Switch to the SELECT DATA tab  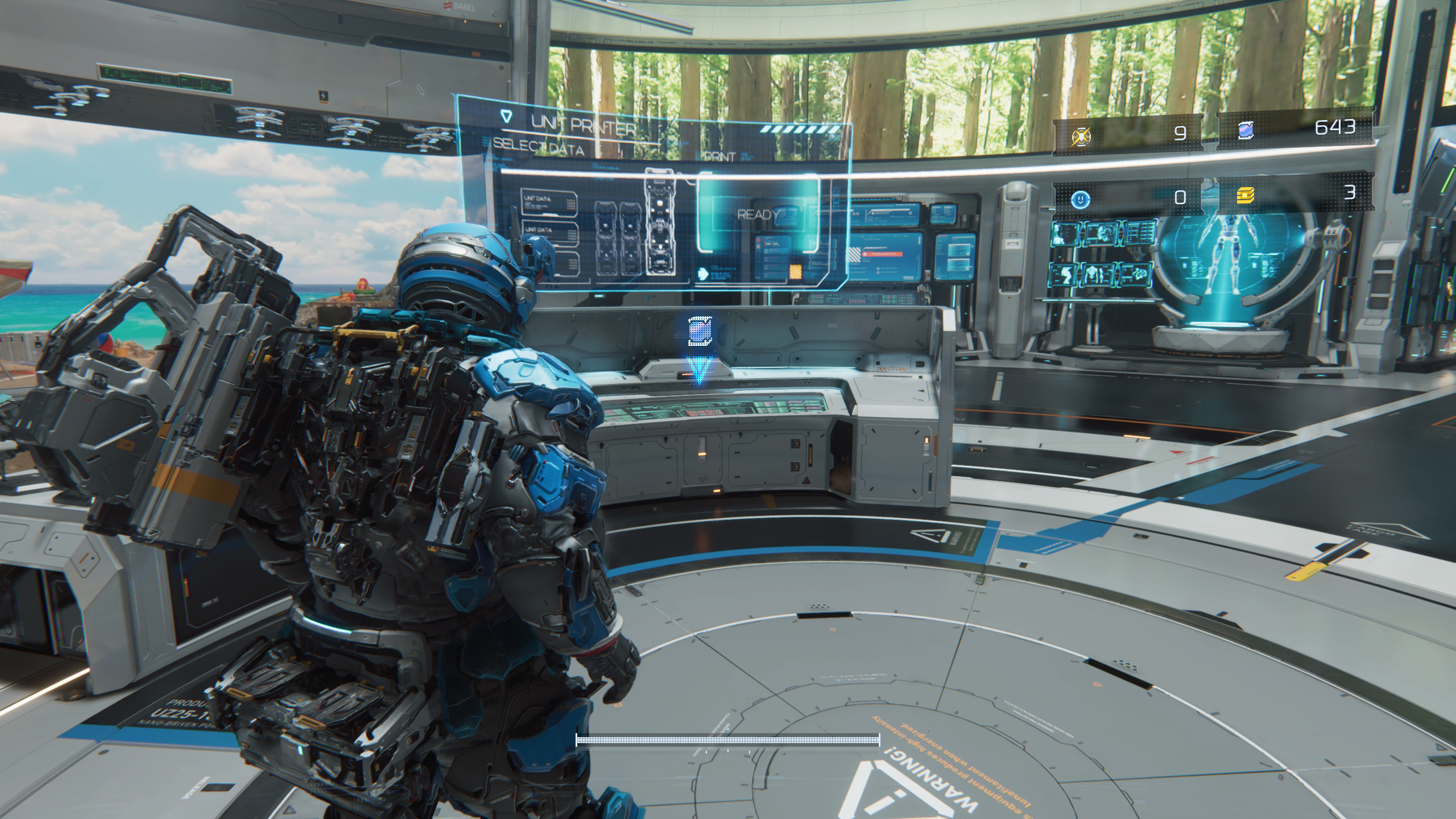coord(537,146)
